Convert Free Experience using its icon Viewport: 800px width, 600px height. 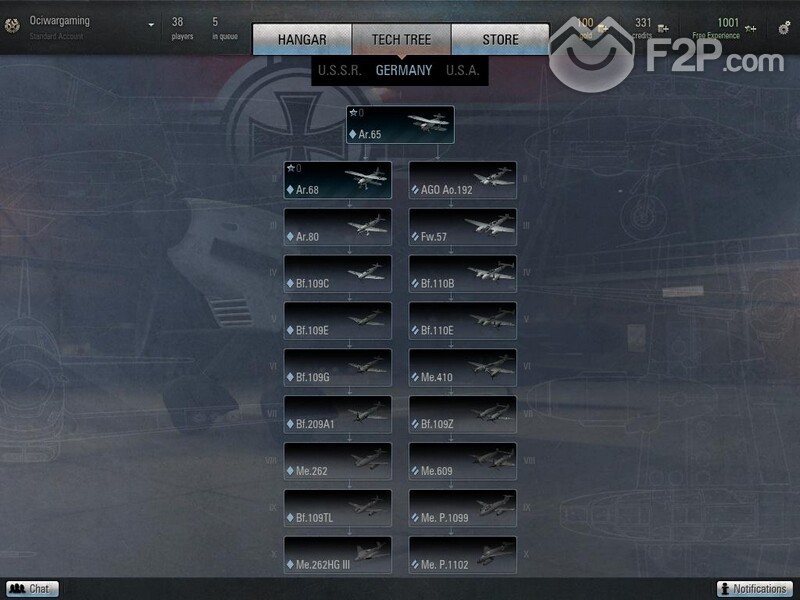[750, 28]
